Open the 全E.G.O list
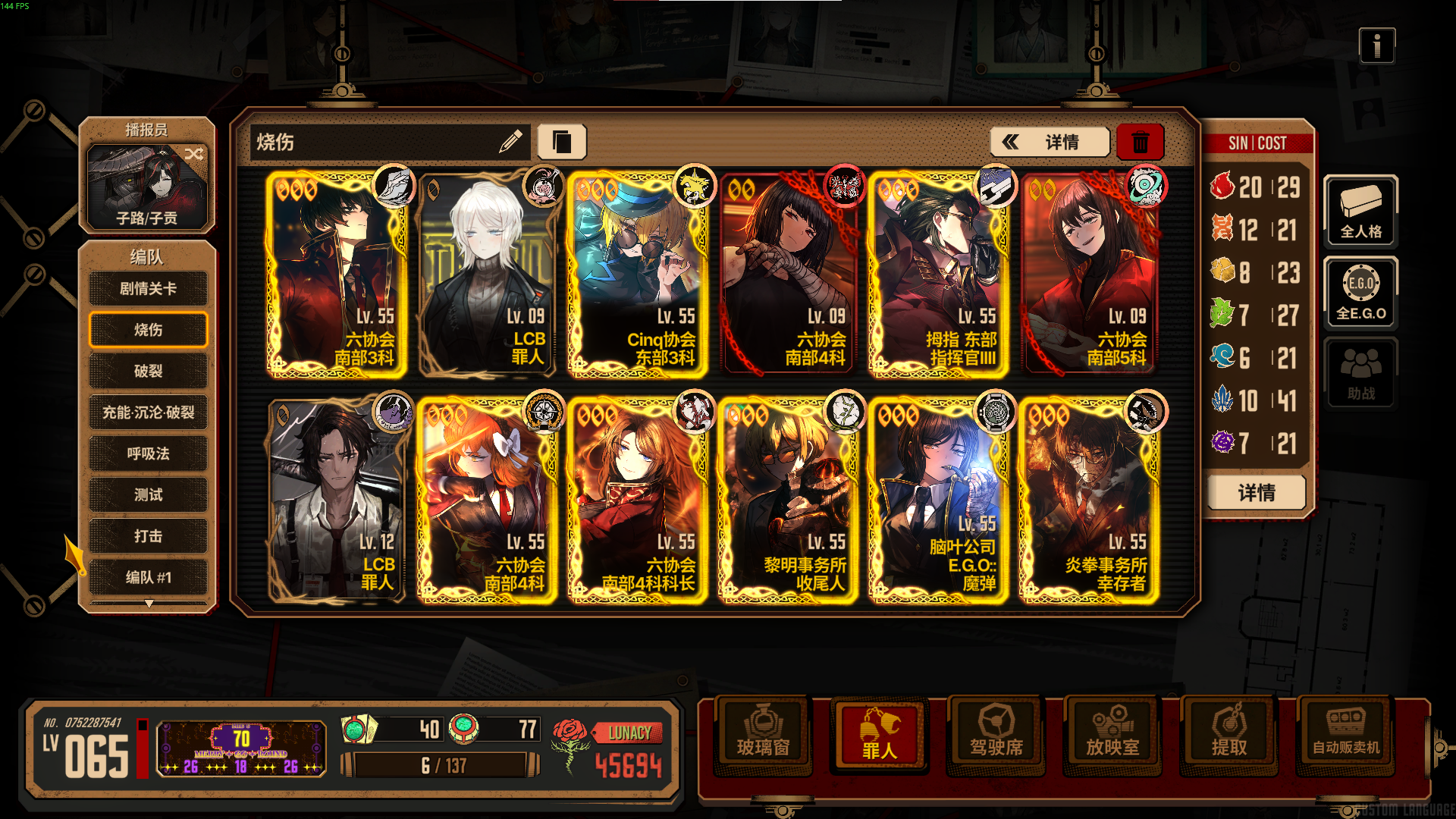The height and width of the screenshot is (819, 1456). [x=1360, y=293]
